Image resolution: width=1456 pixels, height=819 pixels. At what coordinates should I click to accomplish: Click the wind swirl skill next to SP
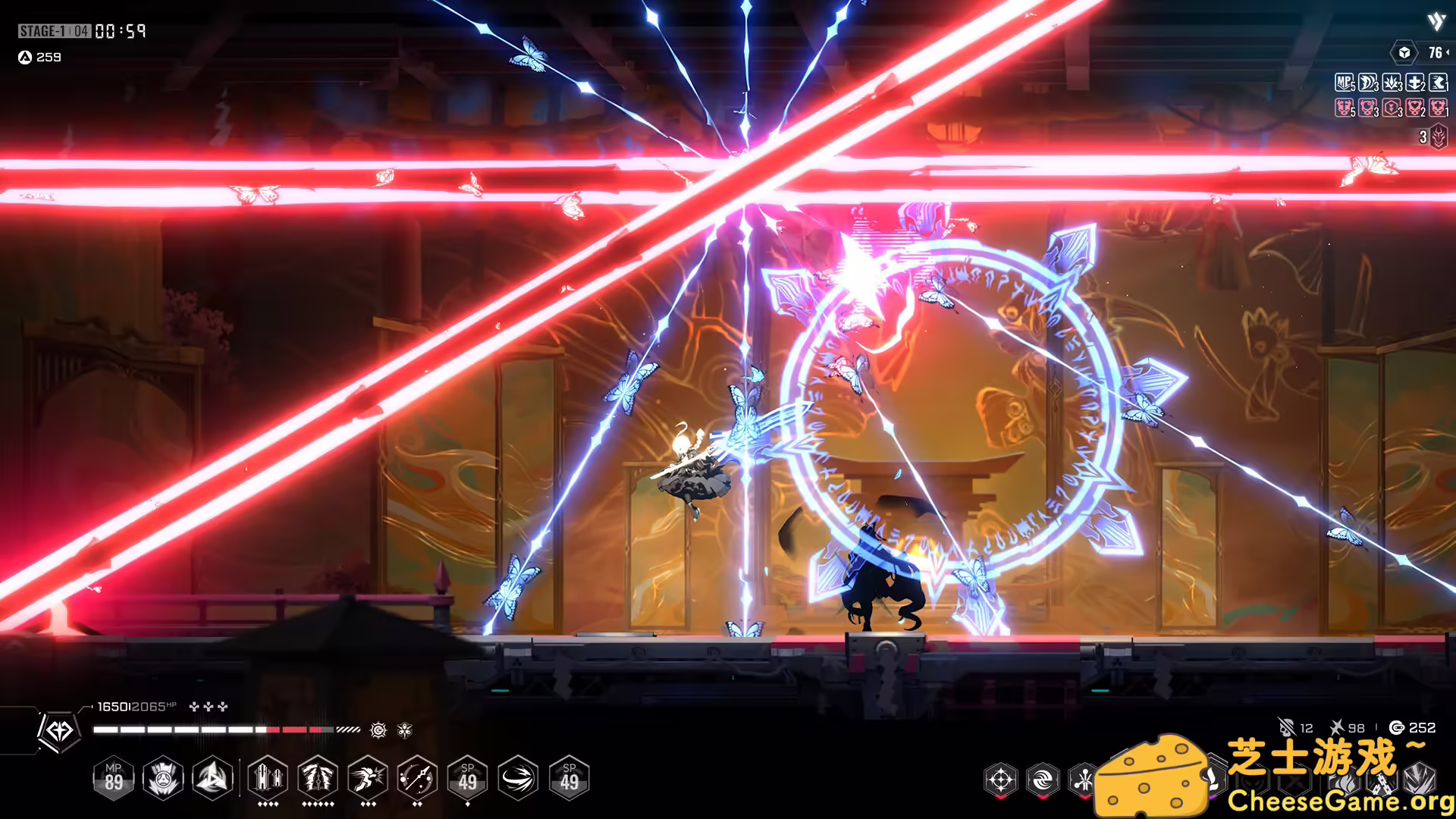point(518,779)
